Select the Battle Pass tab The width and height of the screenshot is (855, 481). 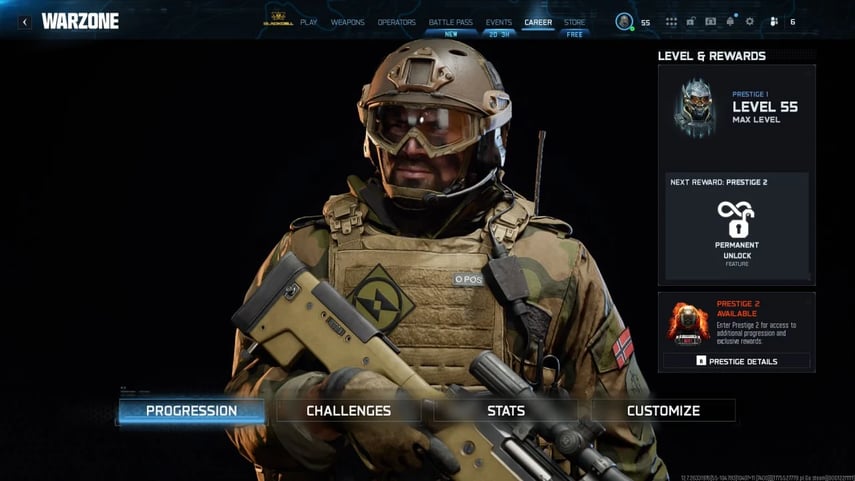pyautogui.click(x=450, y=22)
